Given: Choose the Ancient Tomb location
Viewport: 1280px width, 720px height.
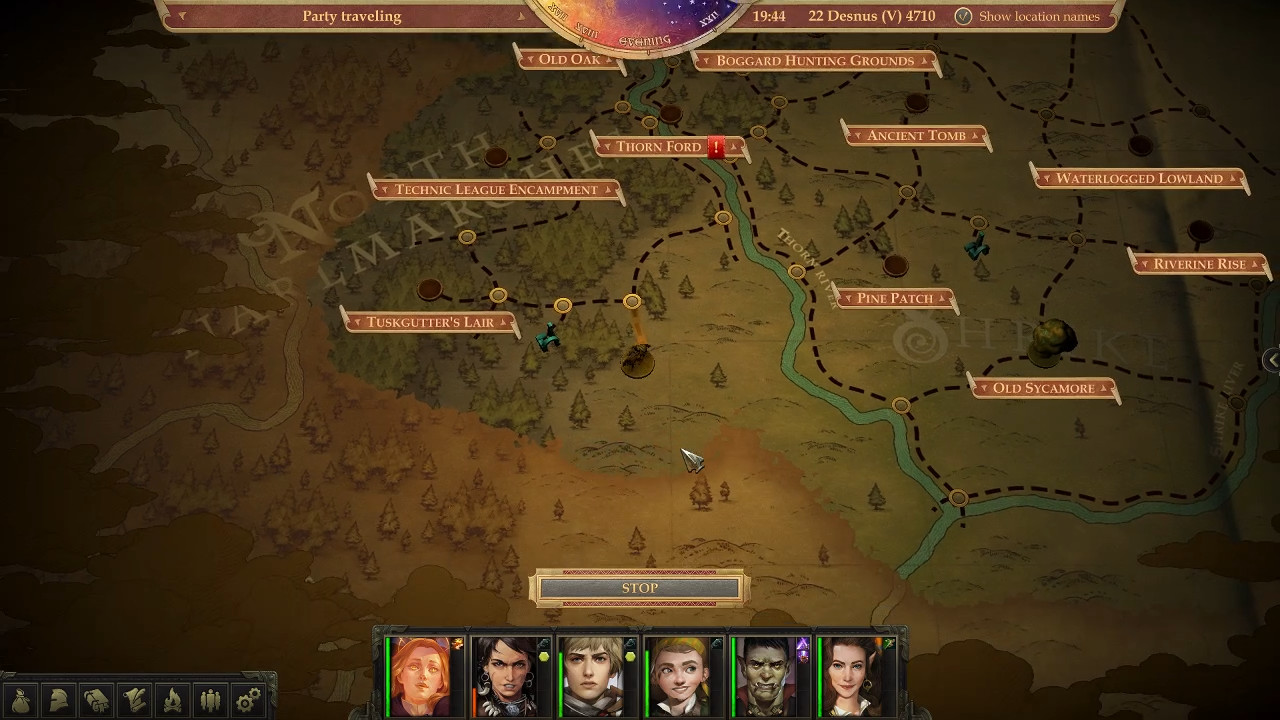Looking at the screenshot, I should [x=916, y=136].
